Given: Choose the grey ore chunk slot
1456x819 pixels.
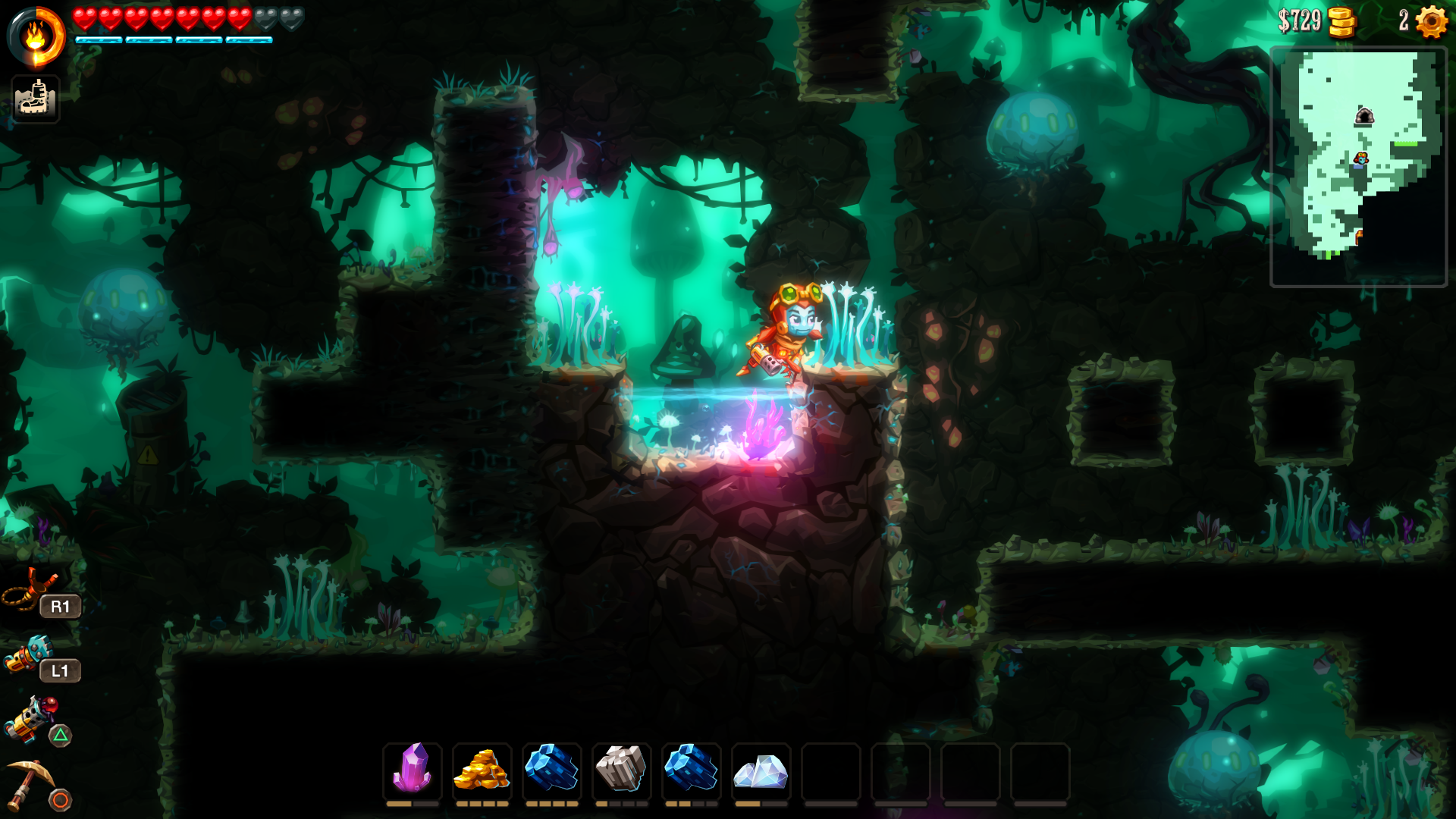Looking at the screenshot, I should (x=622, y=768).
